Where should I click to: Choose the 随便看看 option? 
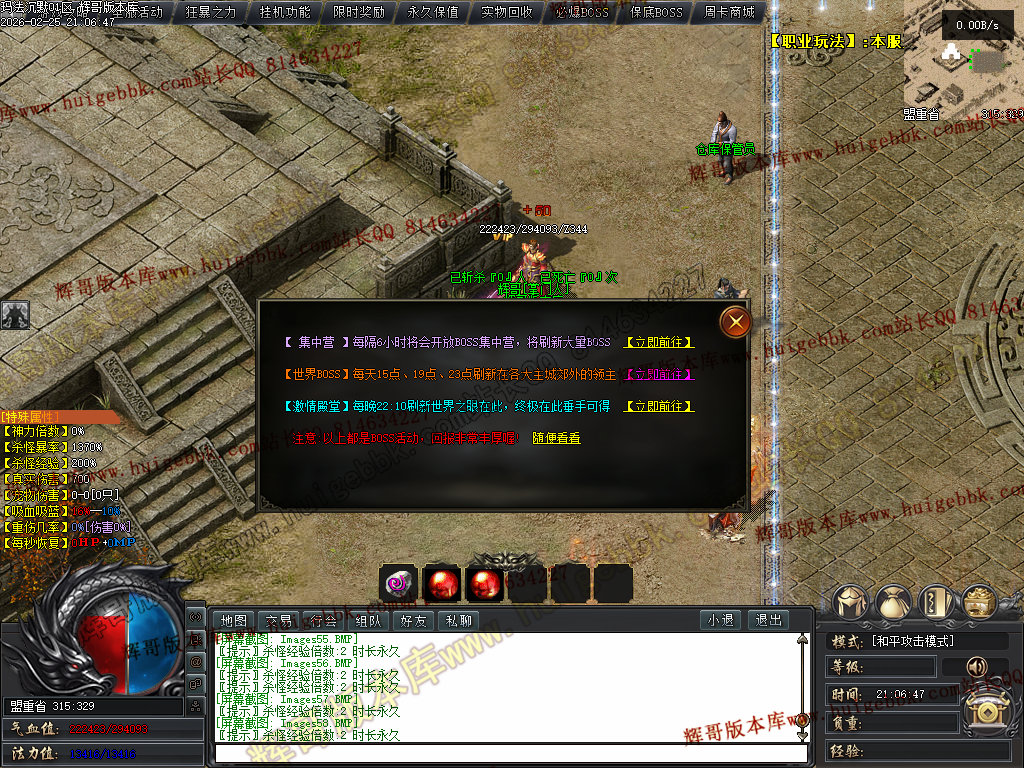(x=556, y=438)
